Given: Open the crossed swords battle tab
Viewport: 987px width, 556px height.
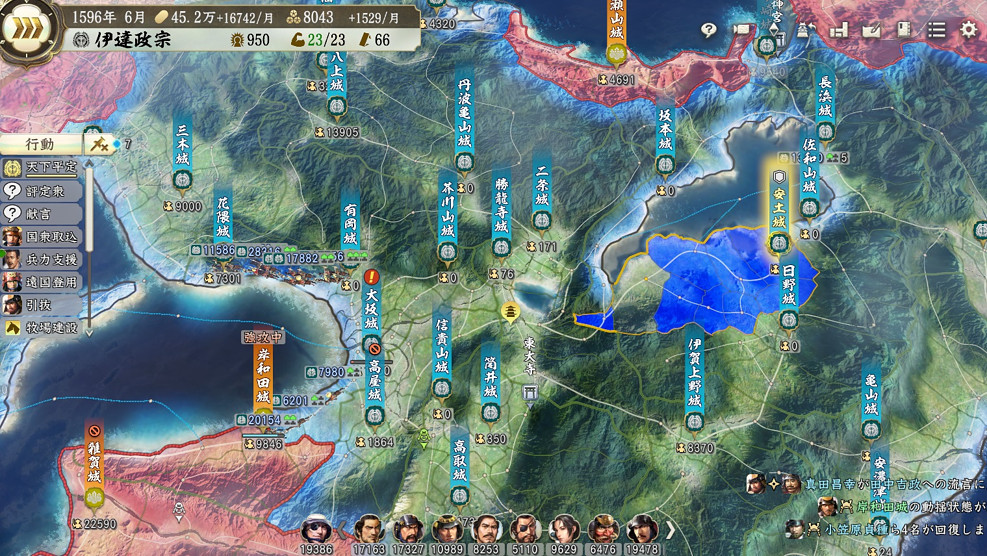Looking at the screenshot, I should coord(99,144).
